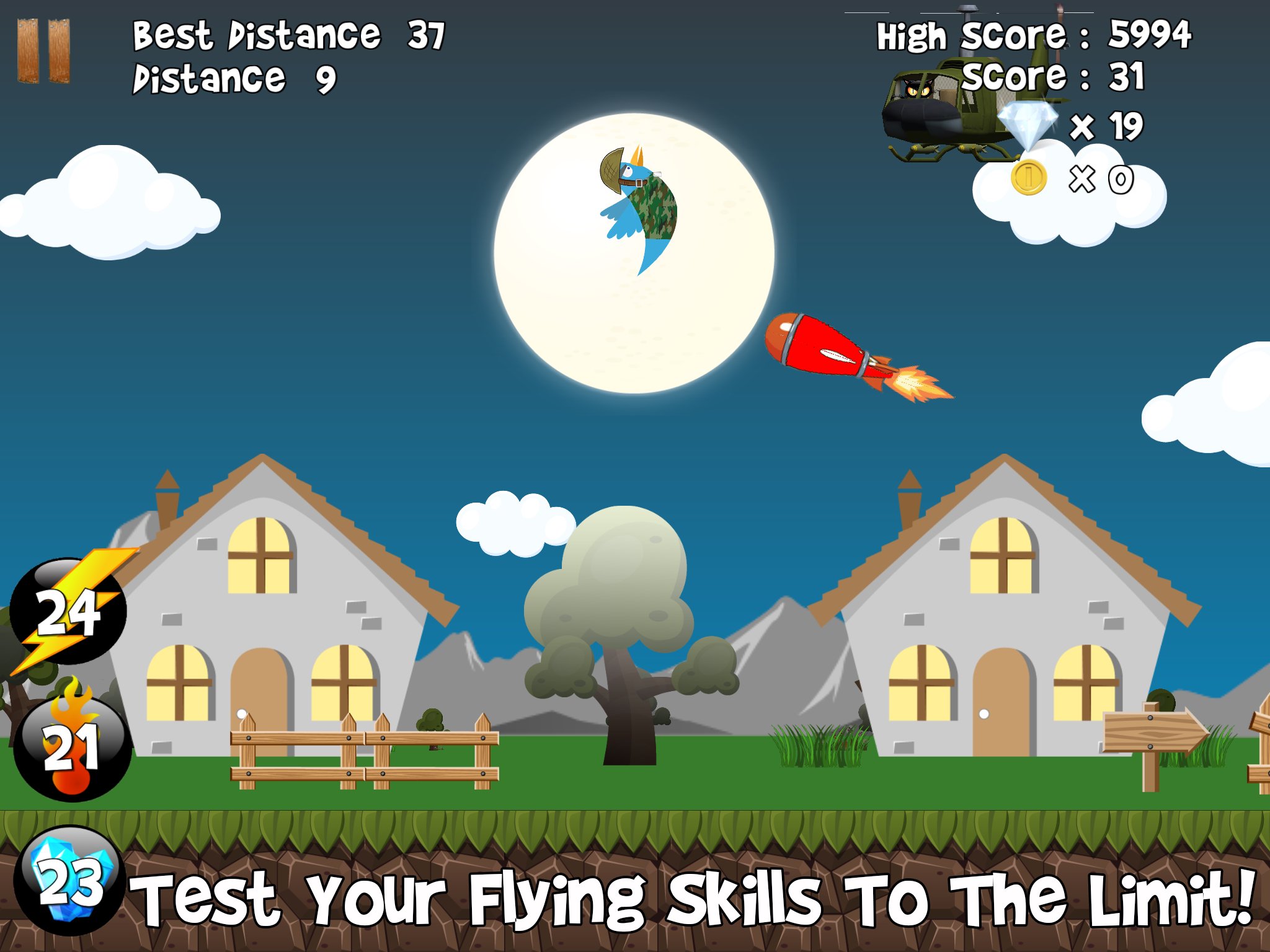Tap the Distance 9 counter
The width and height of the screenshot is (1270, 952).
pyautogui.click(x=233, y=79)
